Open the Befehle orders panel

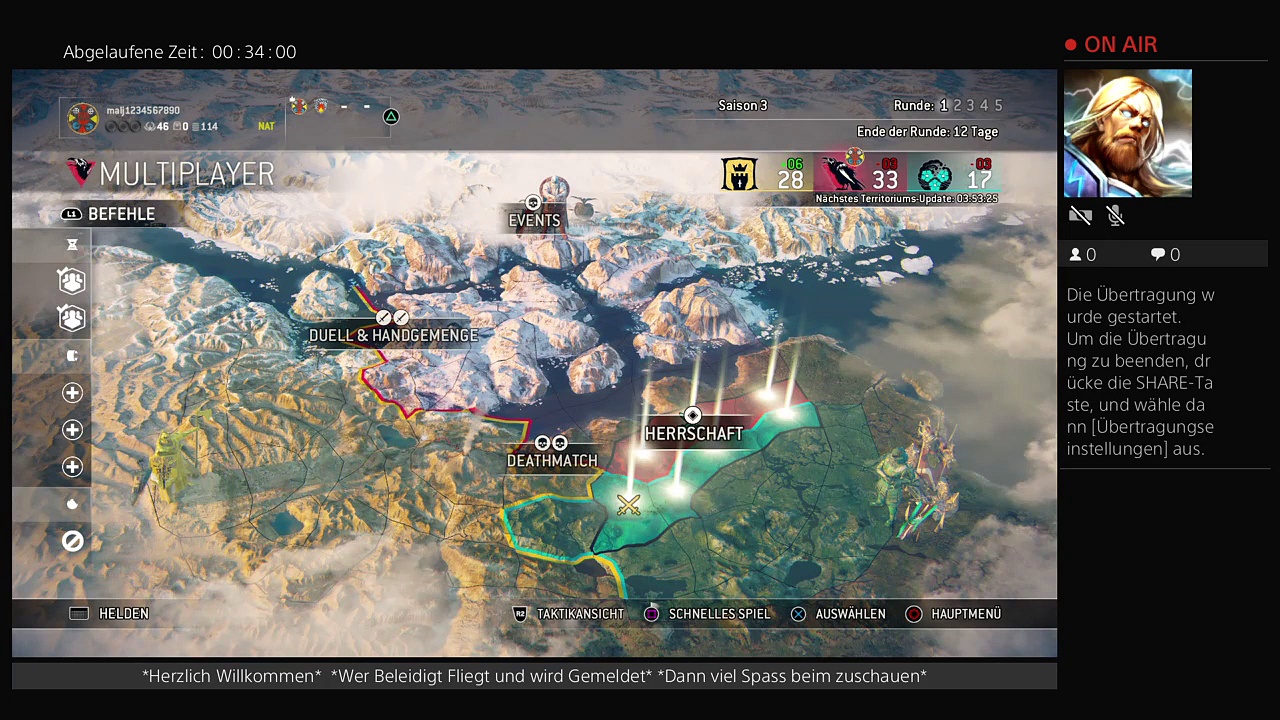pyautogui.click(x=110, y=214)
